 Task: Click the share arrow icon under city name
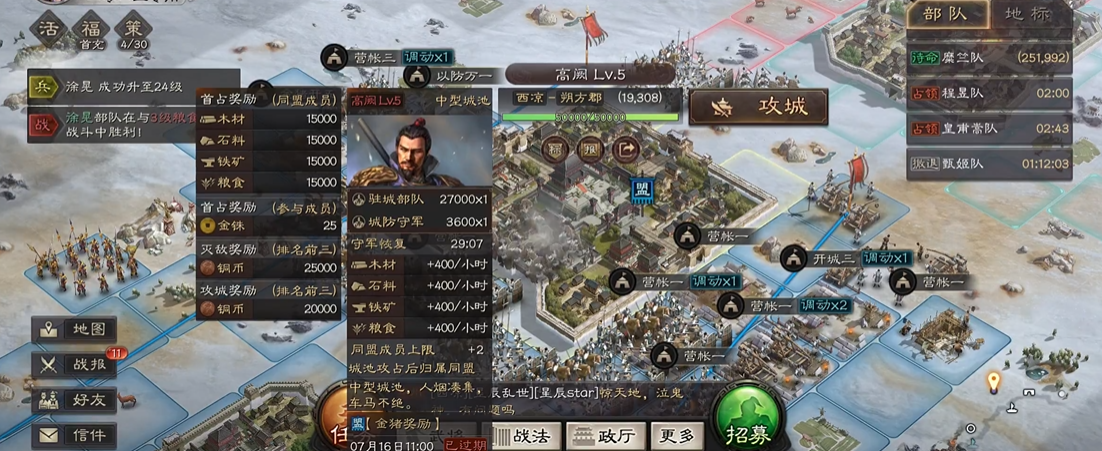(628, 150)
